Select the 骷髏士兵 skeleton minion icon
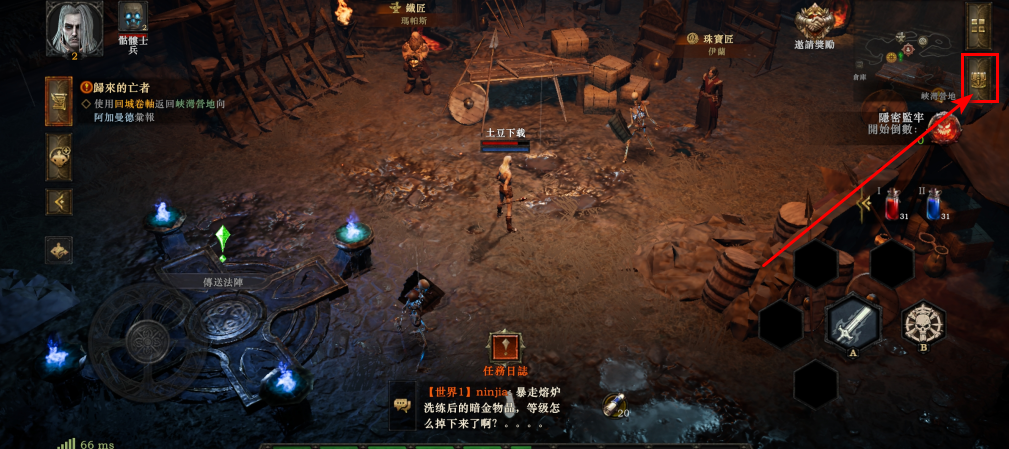This screenshot has height=449, width=1009. click(133, 18)
